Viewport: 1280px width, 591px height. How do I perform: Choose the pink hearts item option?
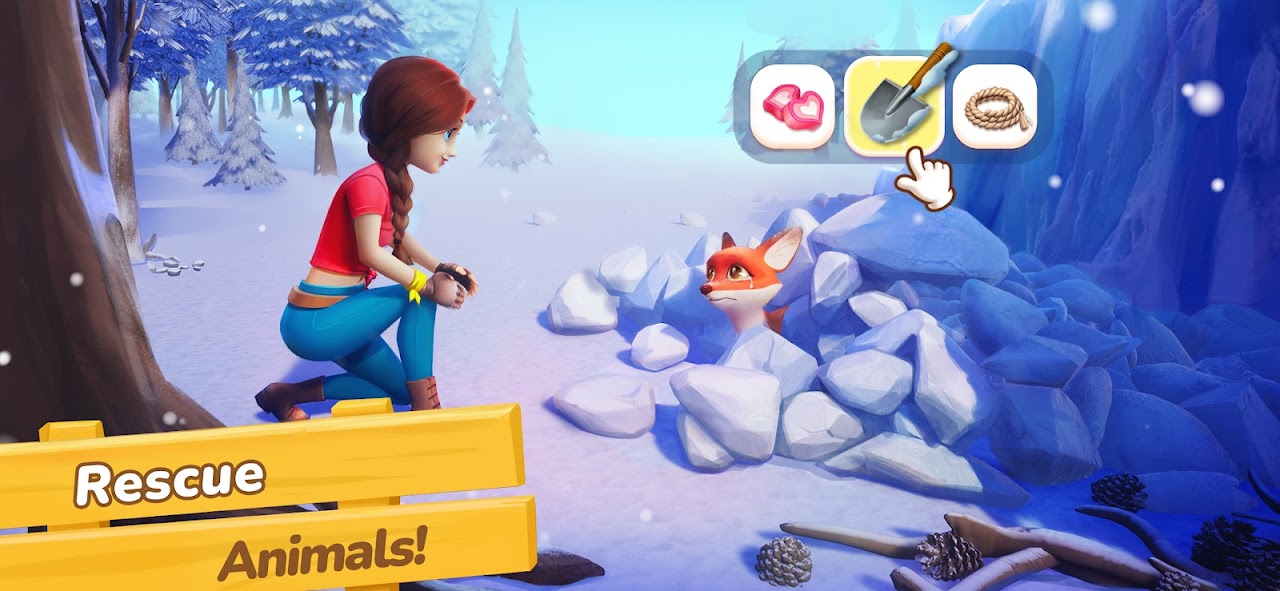pos(792,106)
